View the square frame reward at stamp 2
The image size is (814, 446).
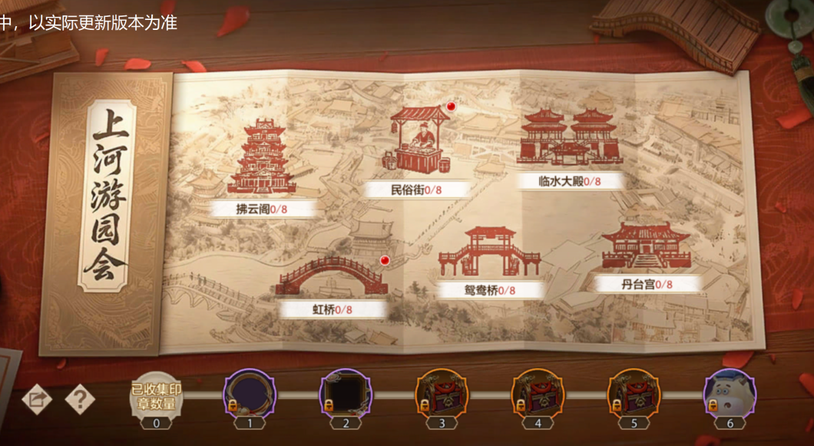345,392
